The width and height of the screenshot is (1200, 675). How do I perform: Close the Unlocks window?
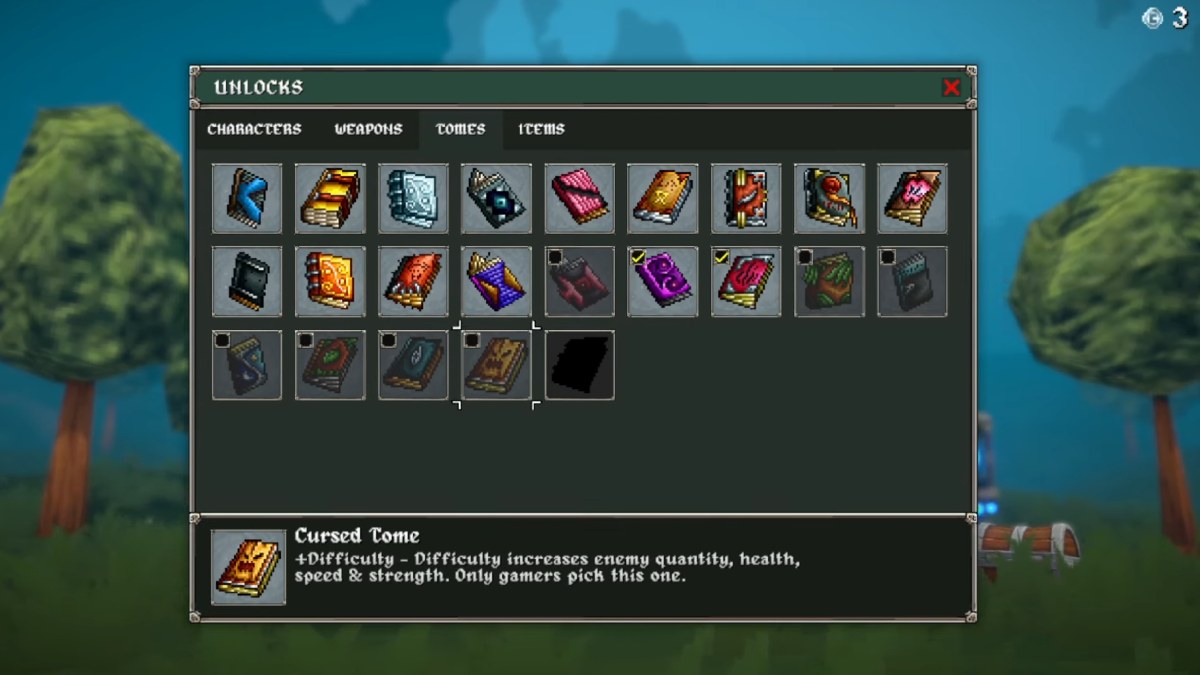[951, 87]
